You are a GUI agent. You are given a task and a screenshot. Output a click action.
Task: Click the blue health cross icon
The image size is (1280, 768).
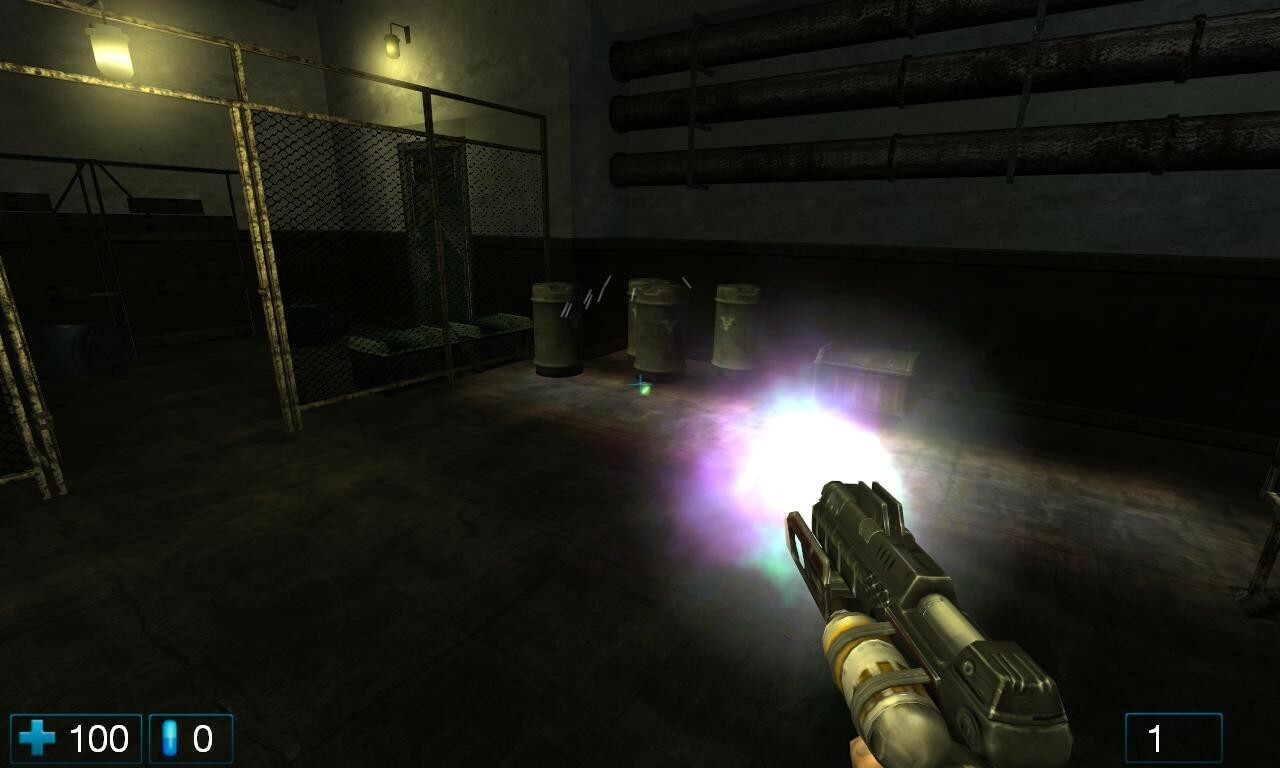click(x=36, y=738)
